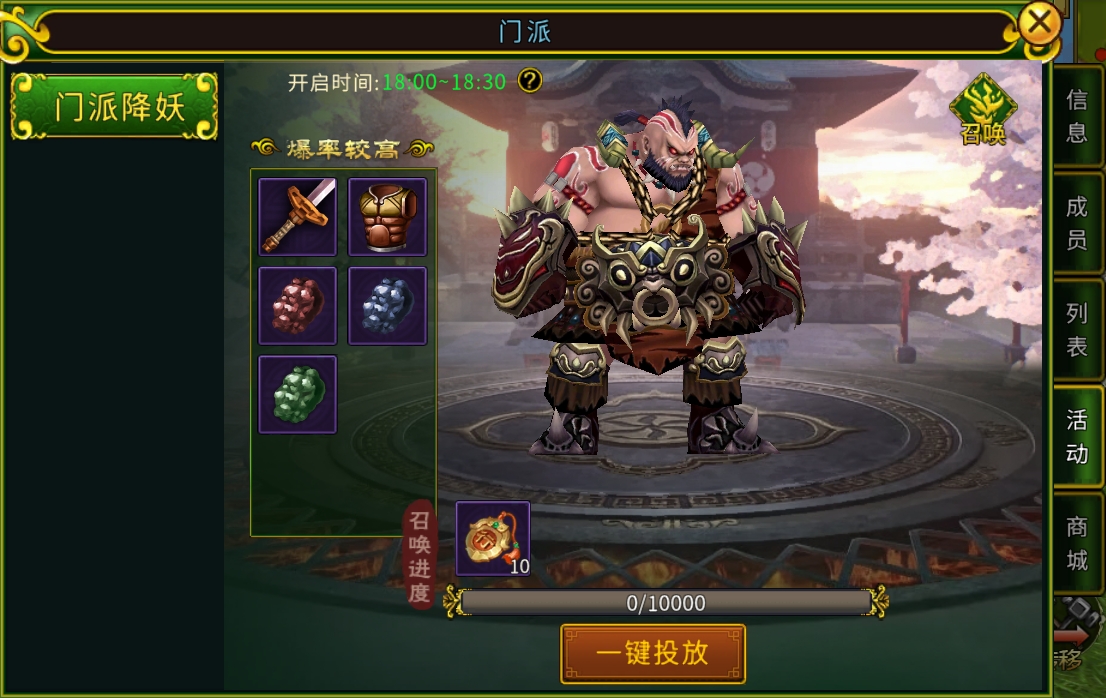The height and width of the screenshot is (698, 1106).
Task: Select the red gem stone slot
Action: [298, 305]
